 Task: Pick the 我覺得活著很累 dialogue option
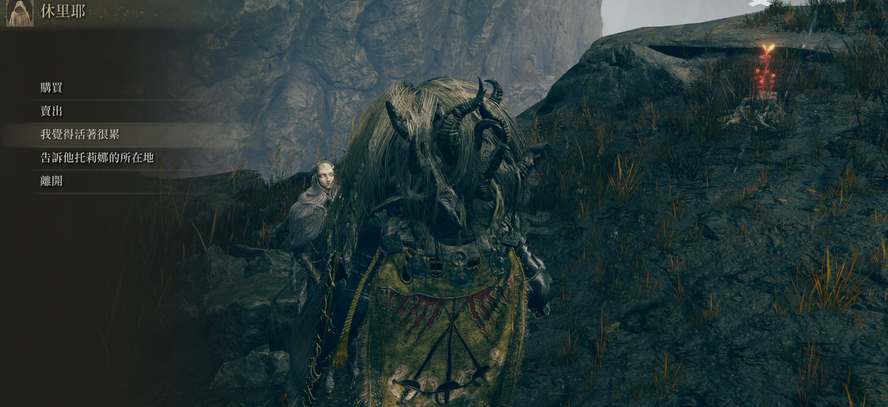pyautogui.click(x=80, y=134)
